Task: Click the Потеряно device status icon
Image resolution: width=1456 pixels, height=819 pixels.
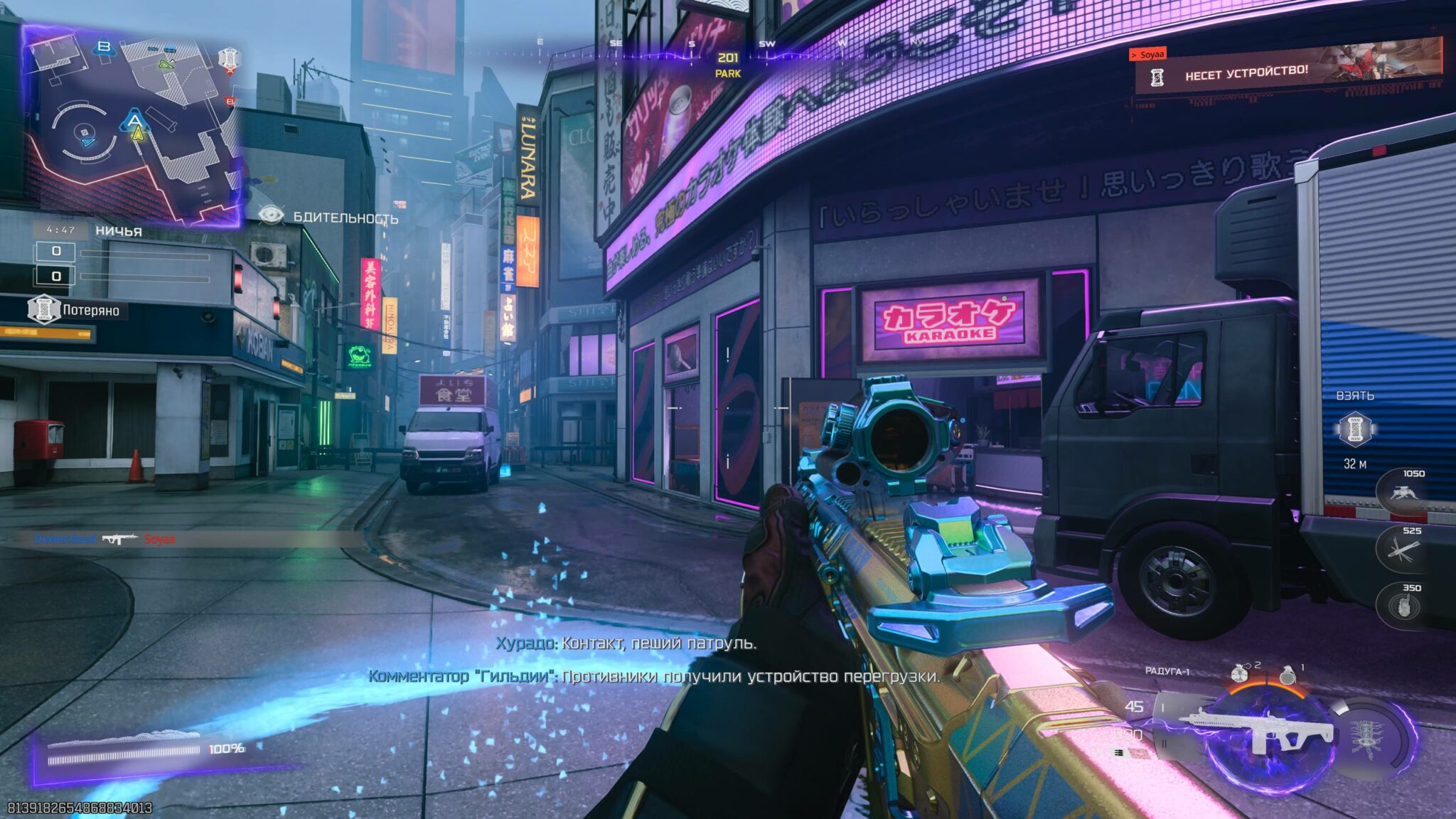Action: (43, 310)
